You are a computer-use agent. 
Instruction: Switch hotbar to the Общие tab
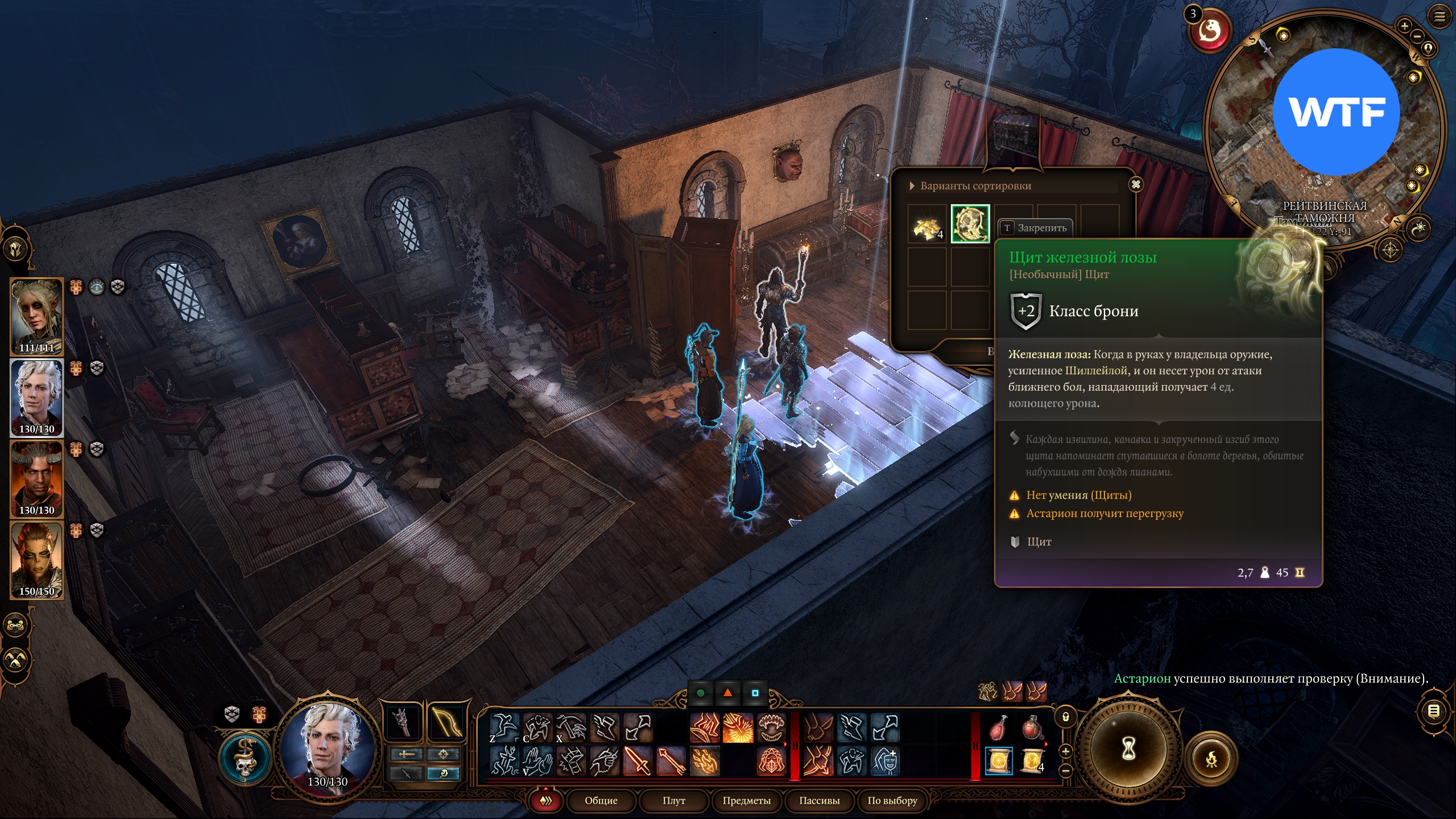click(601, 800)
